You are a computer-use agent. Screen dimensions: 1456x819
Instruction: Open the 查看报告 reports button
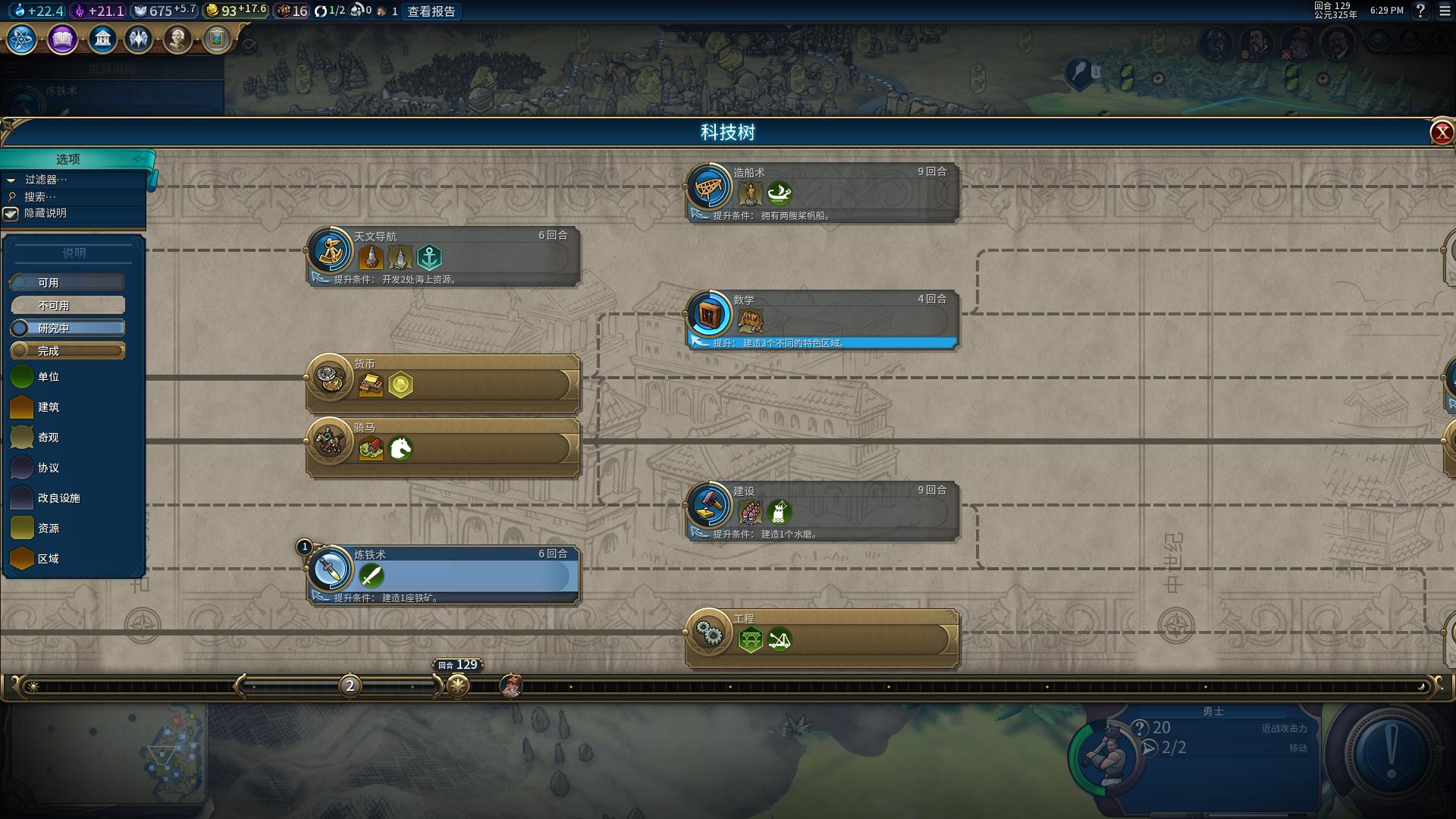click(x=431, y=11)
